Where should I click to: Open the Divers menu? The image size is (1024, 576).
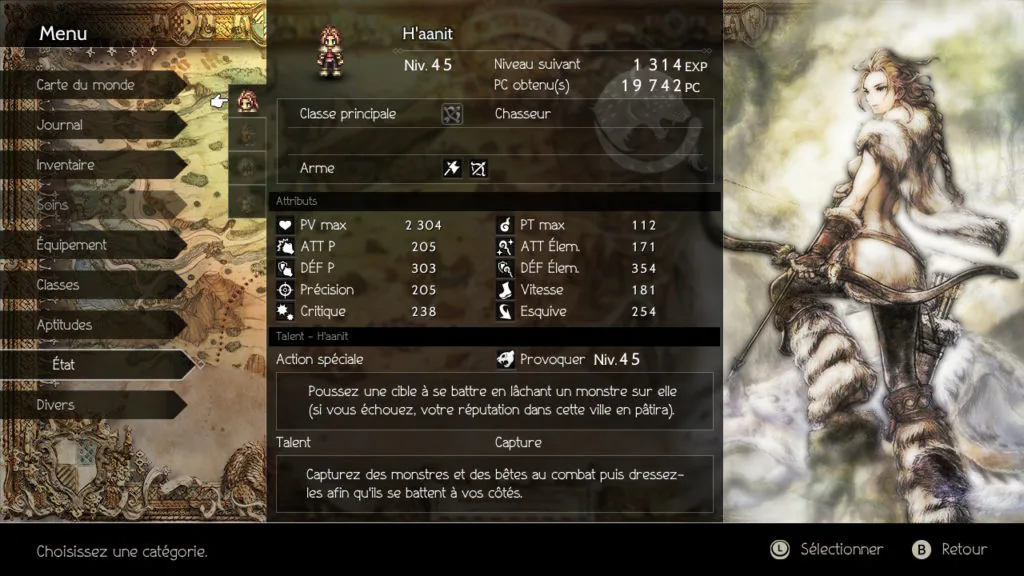point(56,405)
